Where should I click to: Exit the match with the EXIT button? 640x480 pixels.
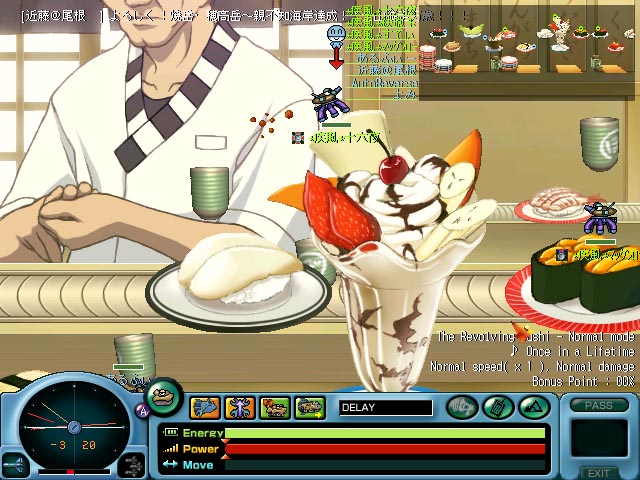pos(598,473)
